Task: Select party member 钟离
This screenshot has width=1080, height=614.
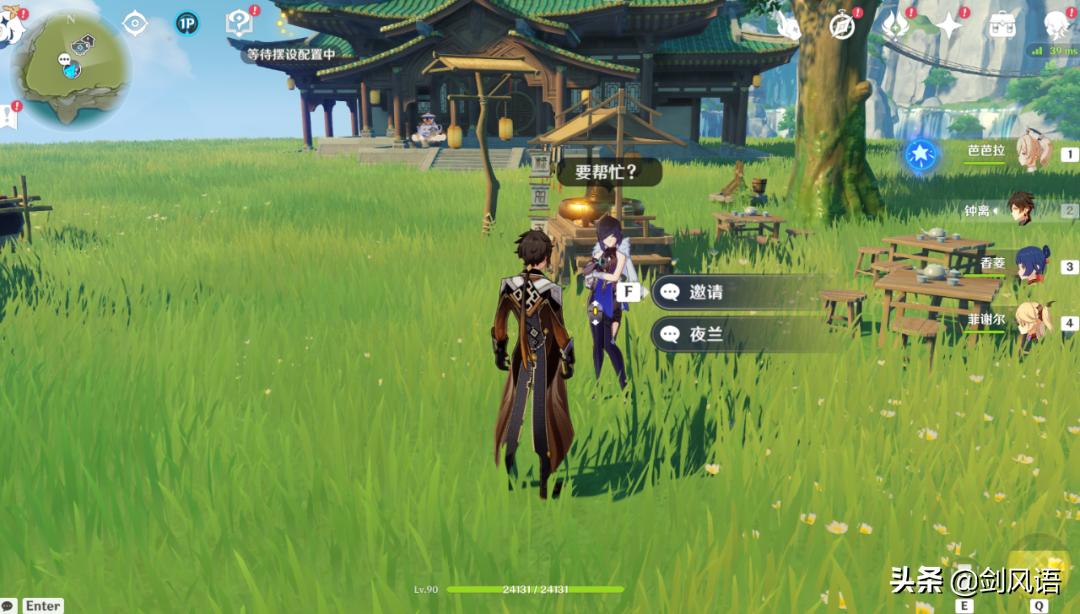Action: click(1022, 209)
